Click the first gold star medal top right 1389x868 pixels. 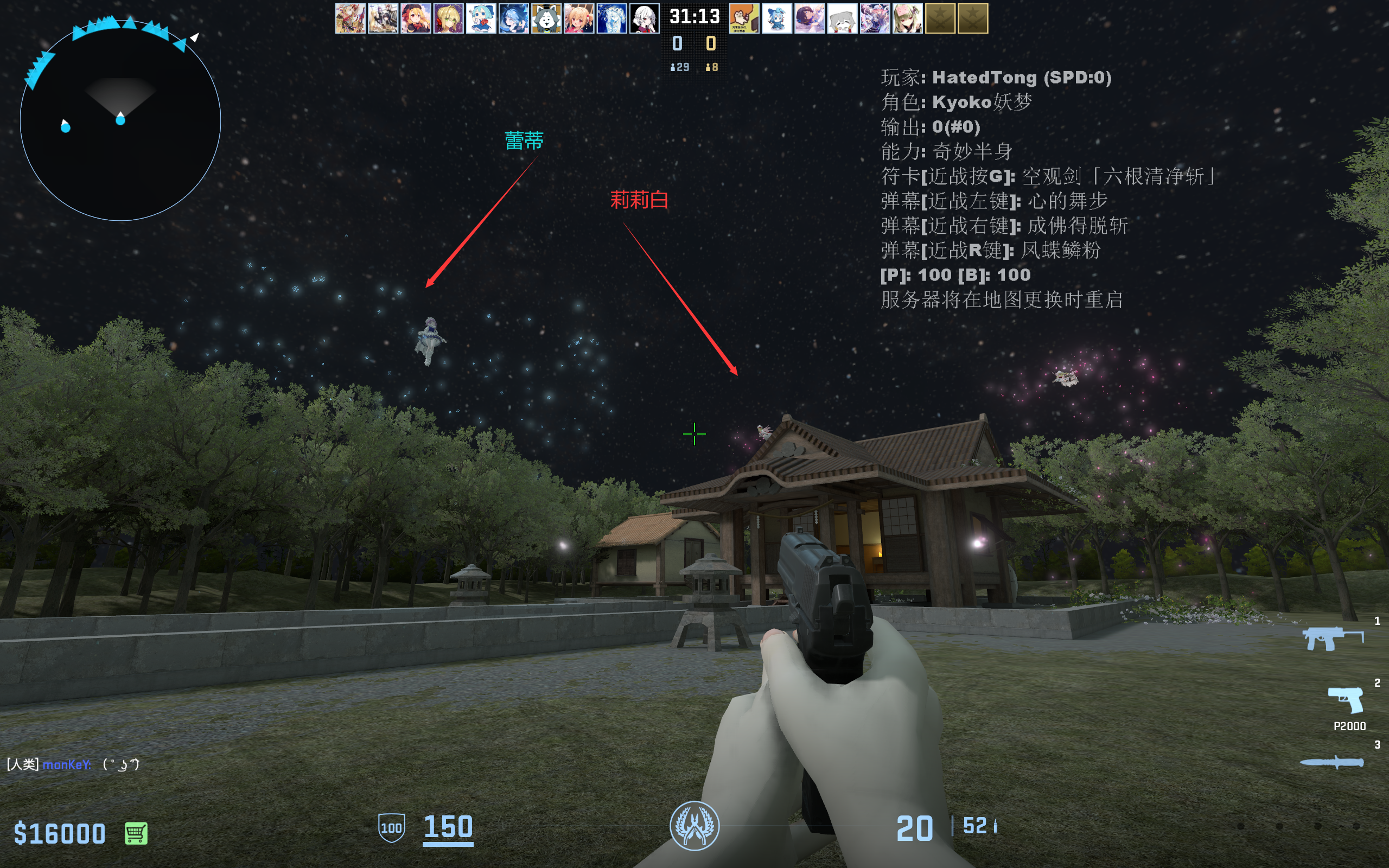[939, 19]
